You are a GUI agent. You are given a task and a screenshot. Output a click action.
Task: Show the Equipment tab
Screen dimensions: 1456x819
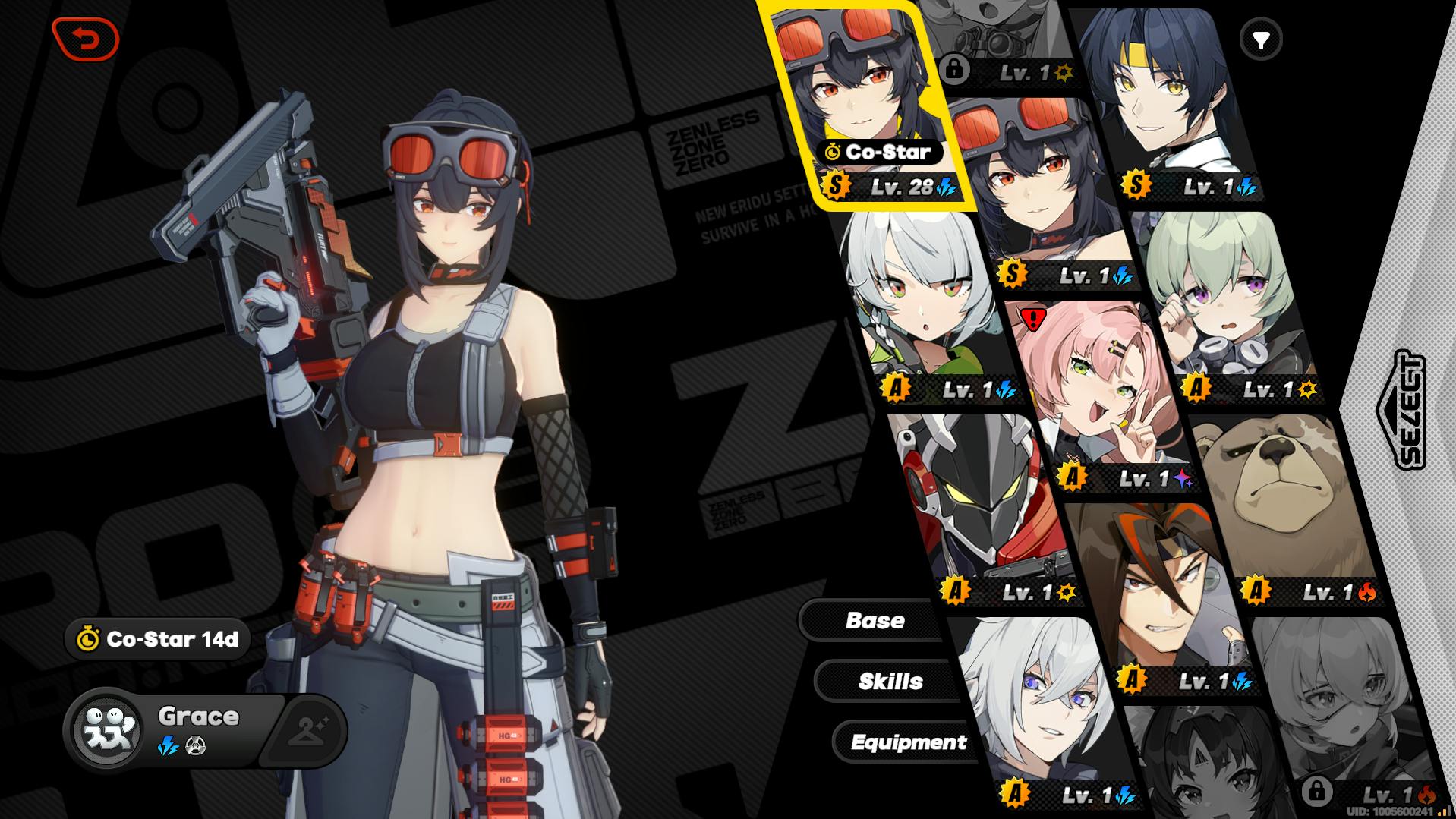pos(908,742)
